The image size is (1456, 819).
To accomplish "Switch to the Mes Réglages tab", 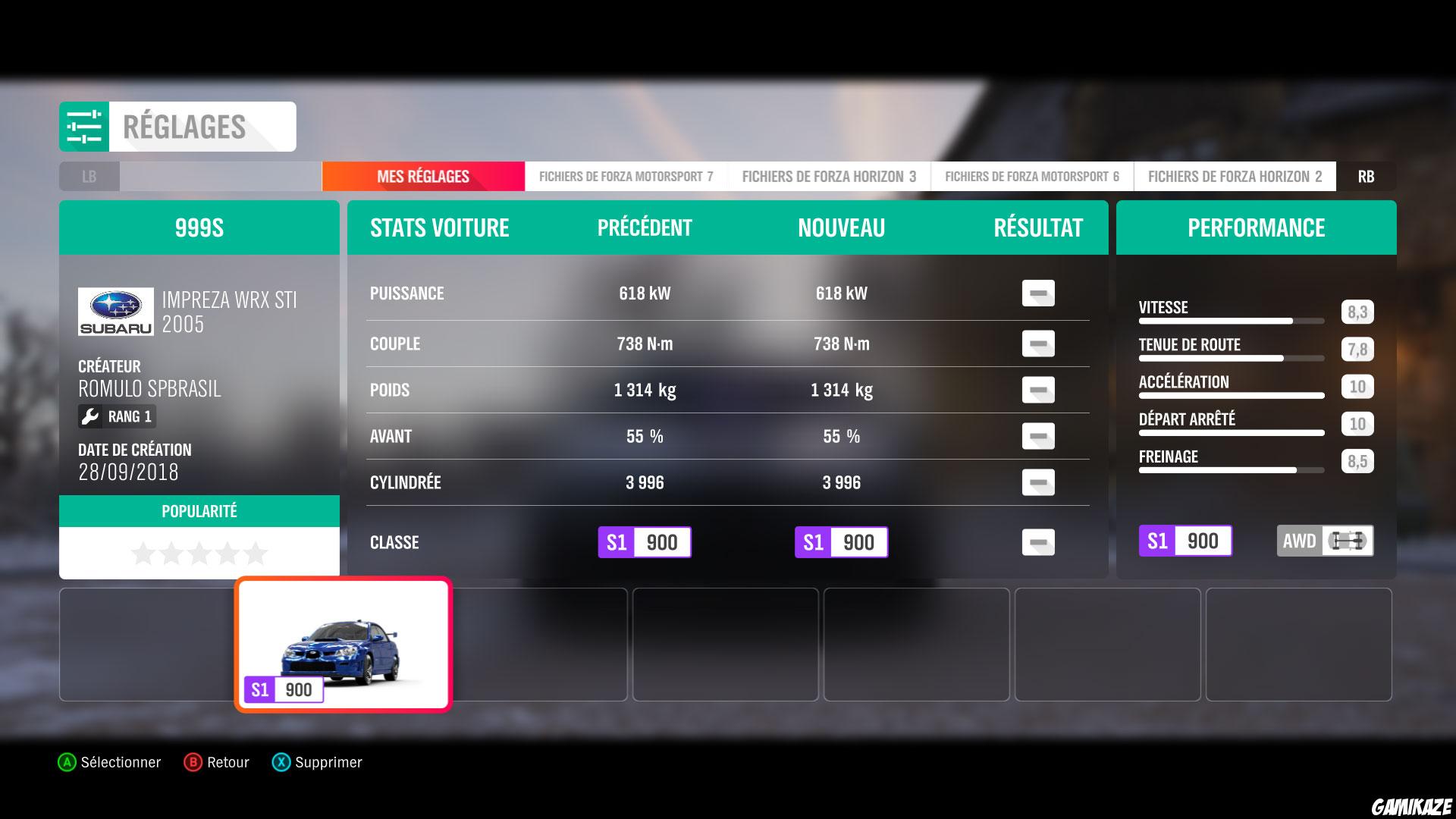I will (422, 175).
